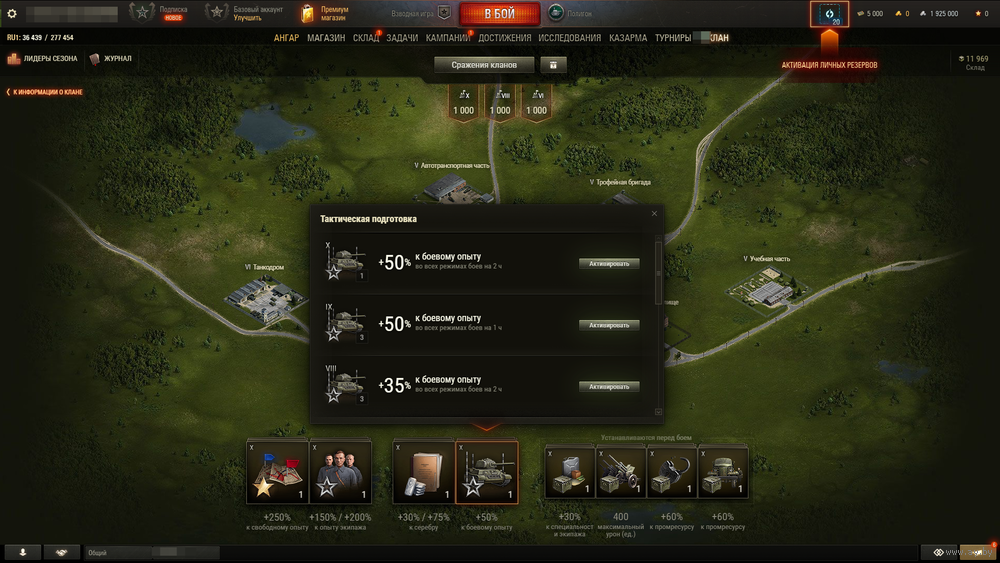Return to the АНГАР tab
Screen dimensions: 1000x563
287,38
